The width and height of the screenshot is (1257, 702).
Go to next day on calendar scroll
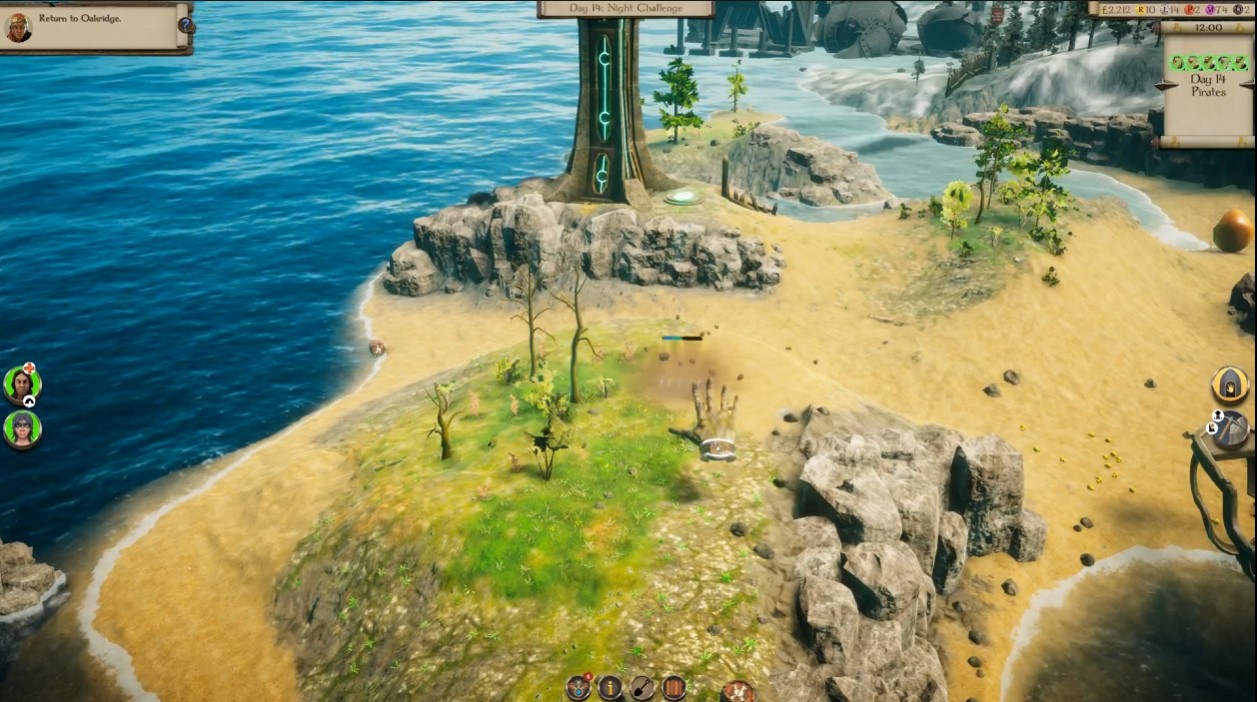pos(1250,86)
